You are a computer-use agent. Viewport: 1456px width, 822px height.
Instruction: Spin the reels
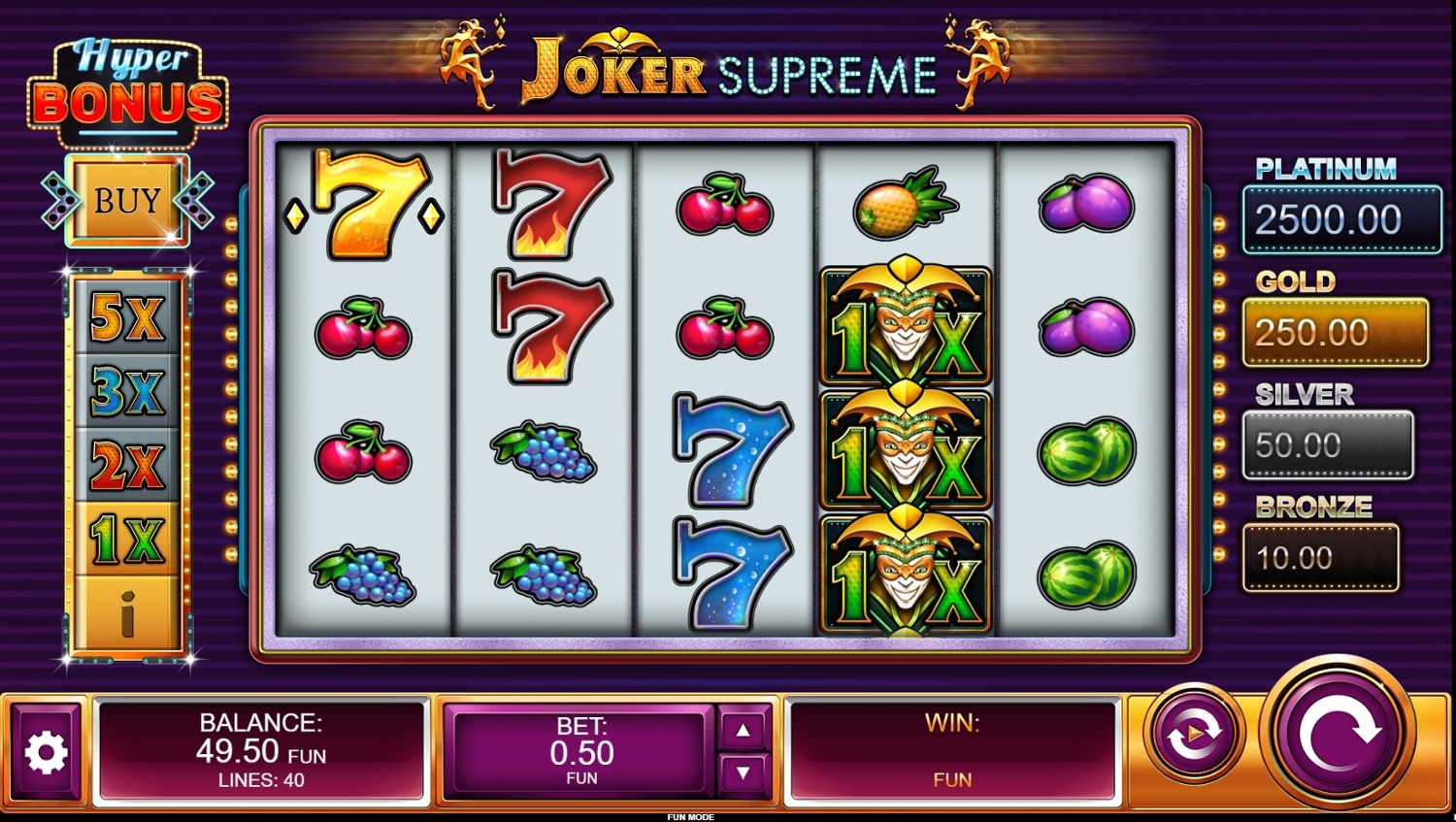[1339, 736]
